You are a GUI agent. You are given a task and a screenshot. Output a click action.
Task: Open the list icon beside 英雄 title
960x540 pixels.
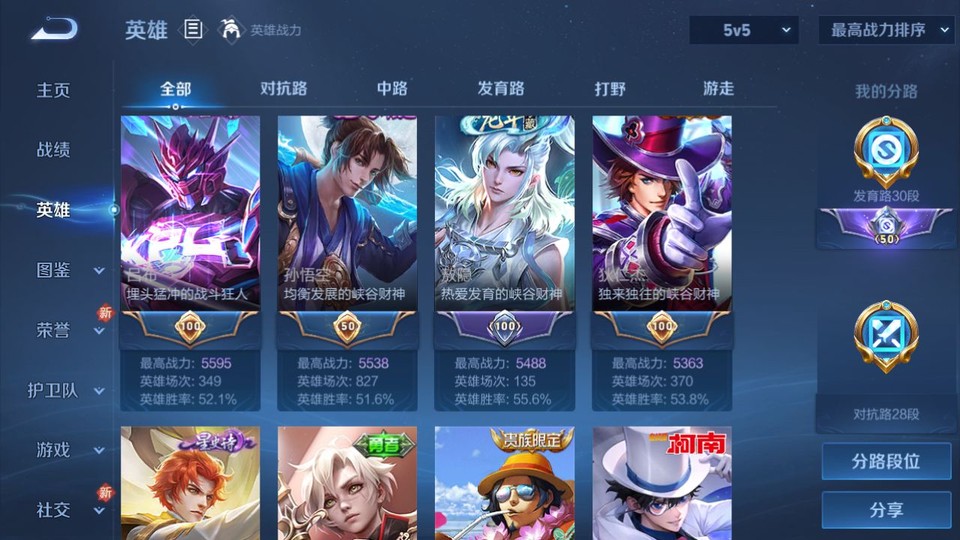pos(194,30)
